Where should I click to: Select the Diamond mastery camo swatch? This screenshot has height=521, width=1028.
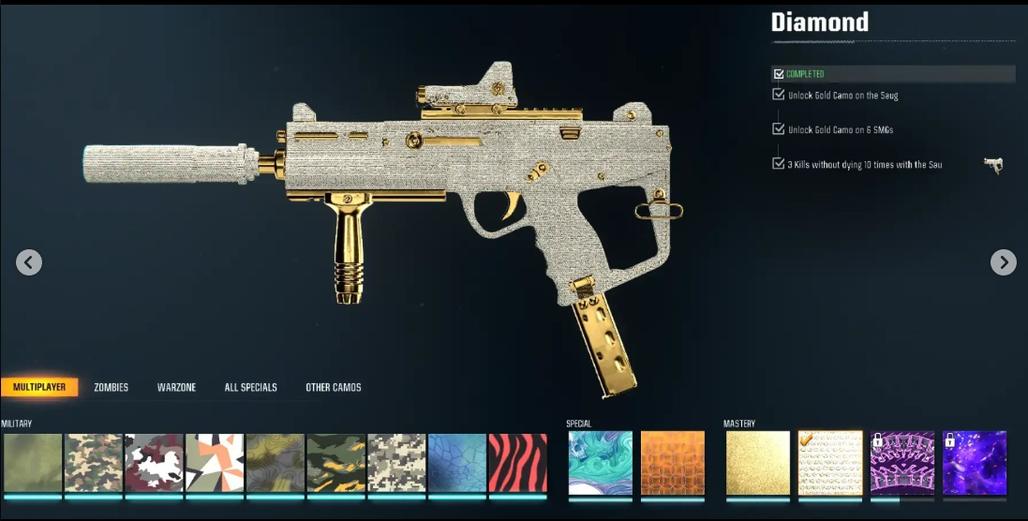(x=830, y=463)
